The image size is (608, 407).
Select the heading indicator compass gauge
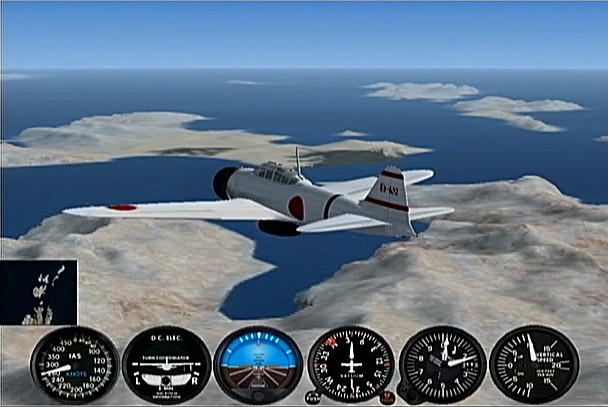click(x=350, y=364)
